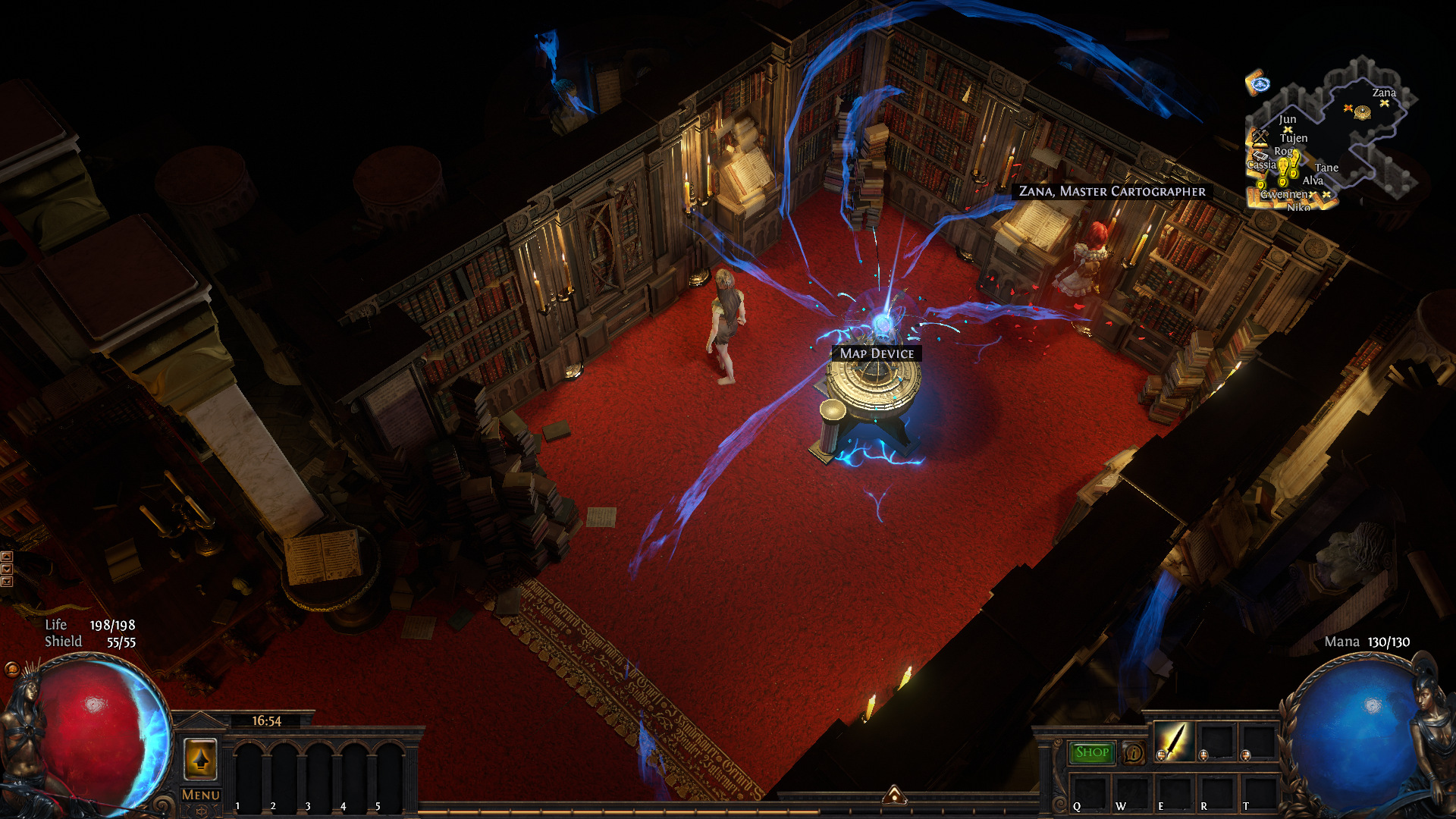The image size is (1456, 819).
Task: Select the blue waypoint marker on minimap
Action: click(1259, 83)
